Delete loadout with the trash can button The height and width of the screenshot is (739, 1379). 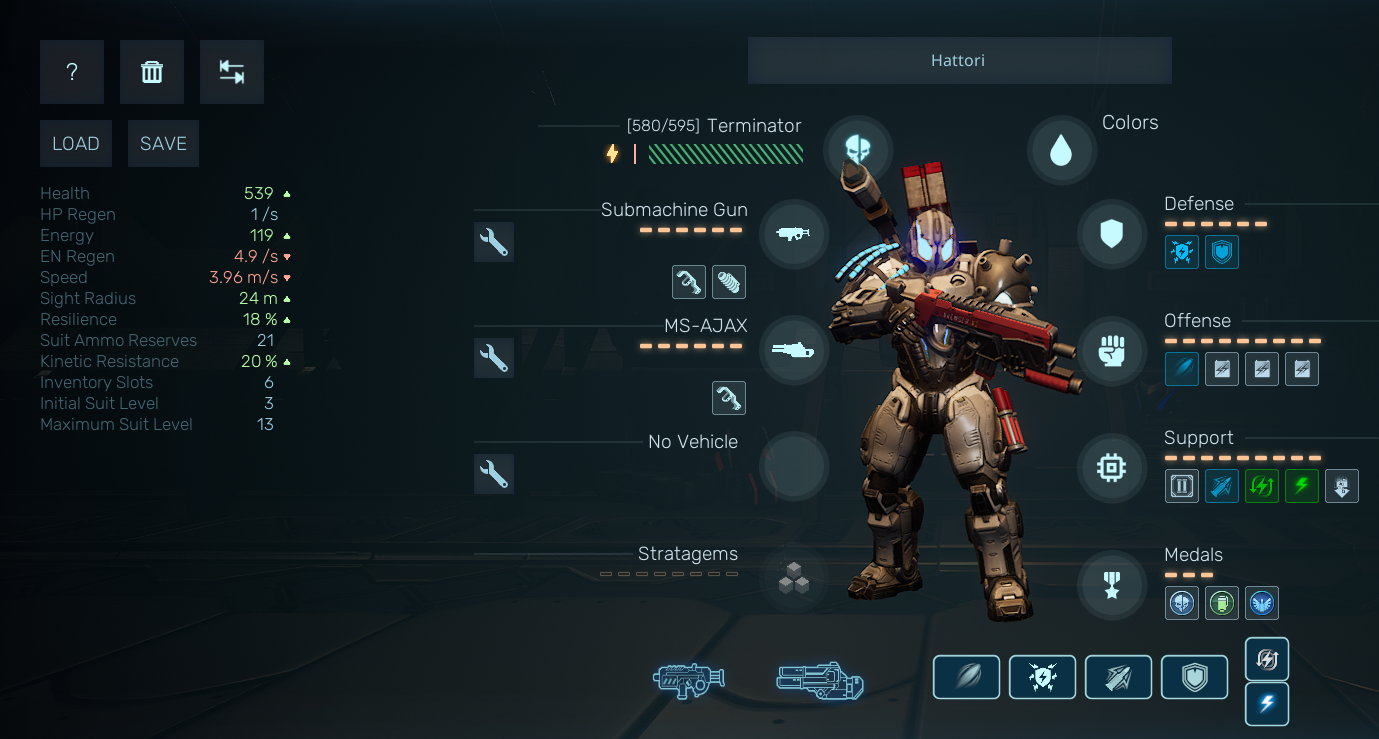click(x=152, y=72)
